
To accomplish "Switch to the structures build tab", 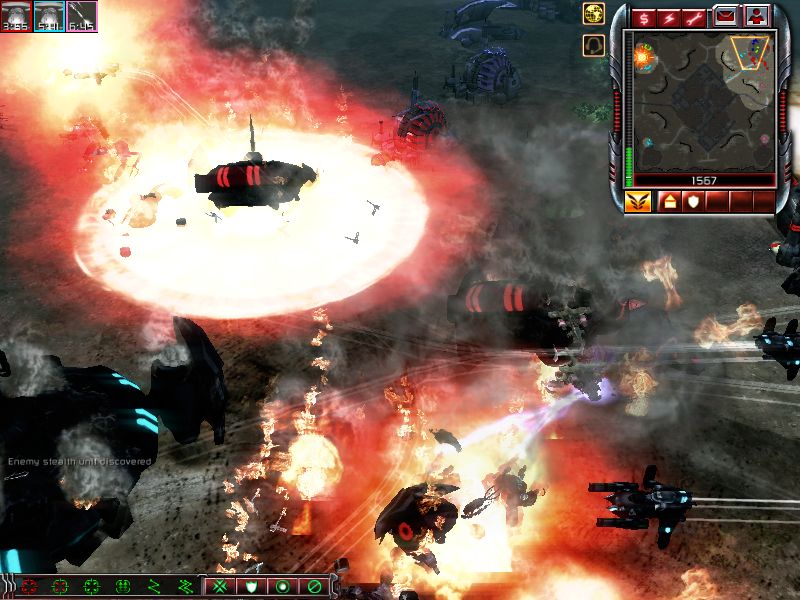I will pyautogui.click(x=668, y=201).
